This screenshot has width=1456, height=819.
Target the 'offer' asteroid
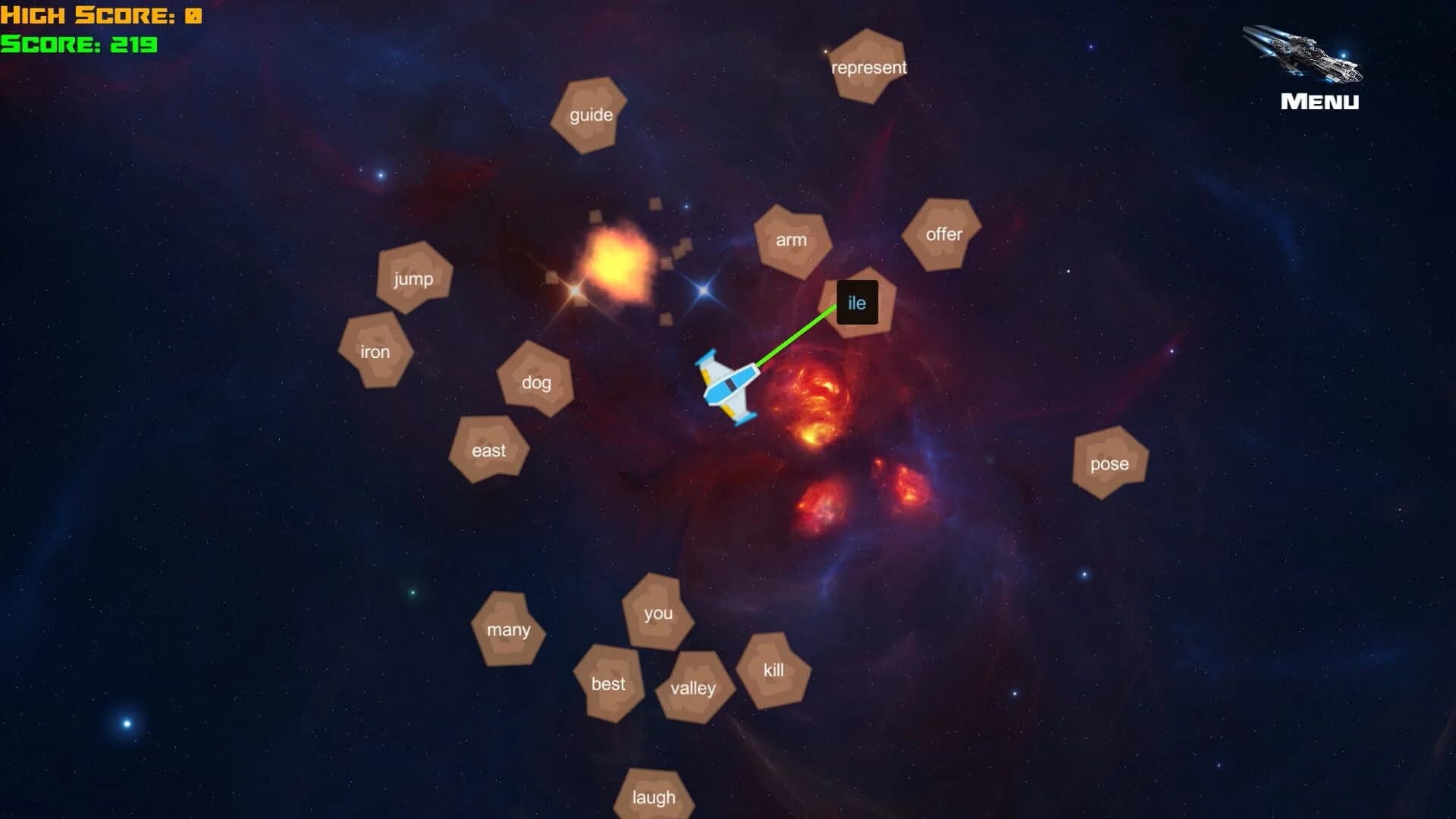[940, 234]
